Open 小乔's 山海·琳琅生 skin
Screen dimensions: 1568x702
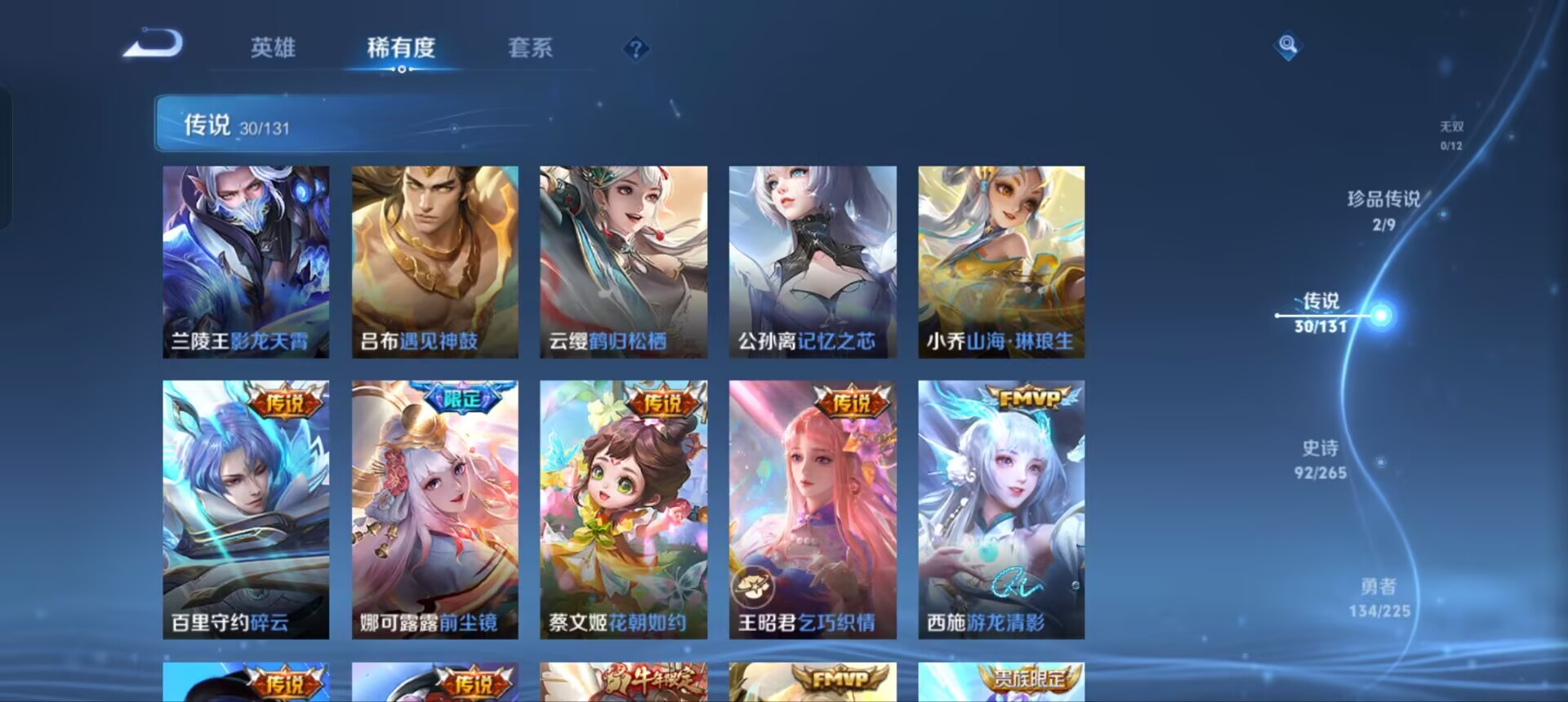(1000, 261)
